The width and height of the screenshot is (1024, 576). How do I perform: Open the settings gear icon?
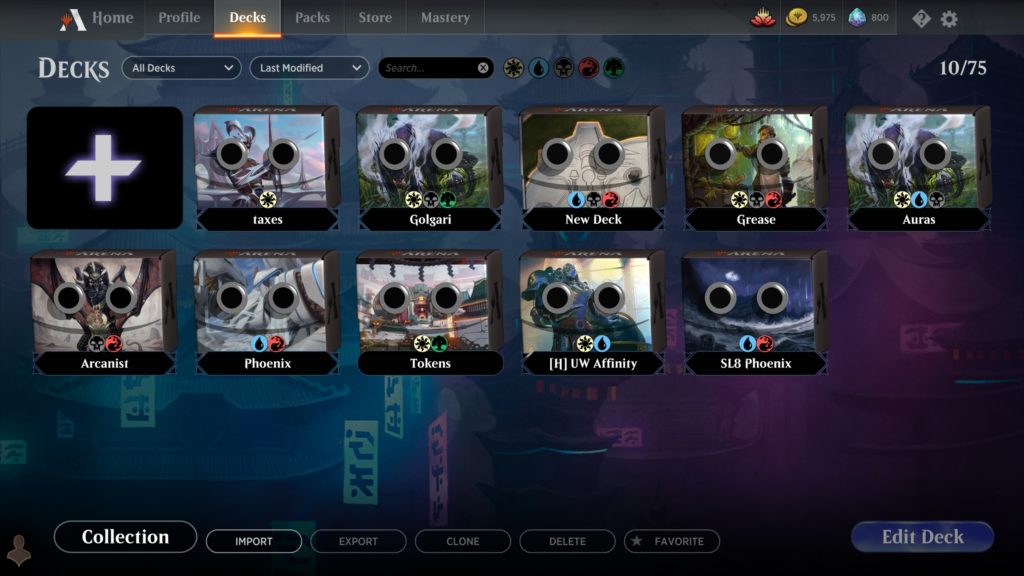(949, 19)
